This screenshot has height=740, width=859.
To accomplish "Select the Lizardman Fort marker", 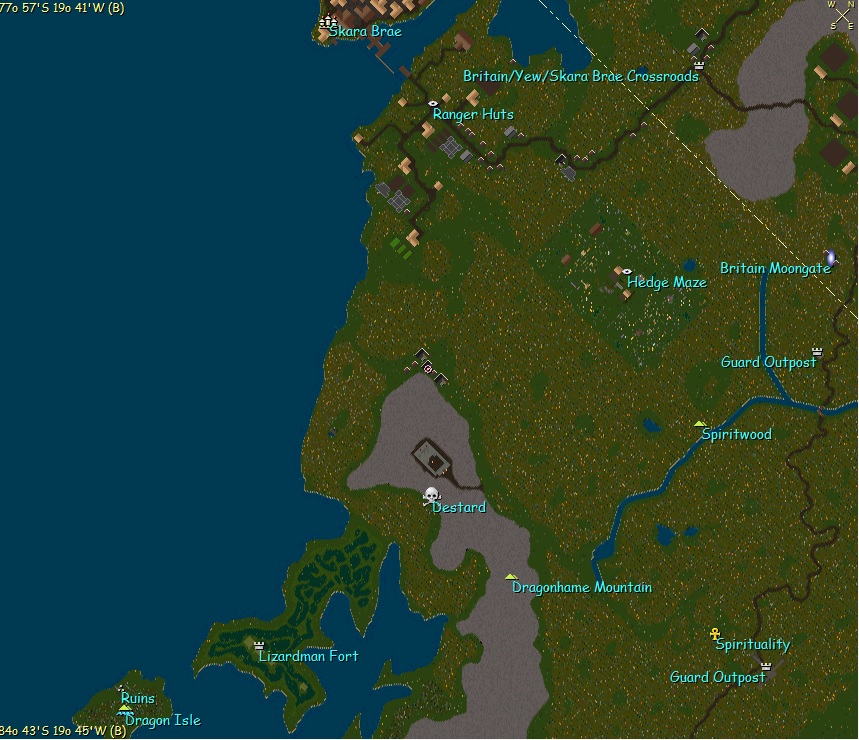I will pyautogui.click(x=260, y=645).
